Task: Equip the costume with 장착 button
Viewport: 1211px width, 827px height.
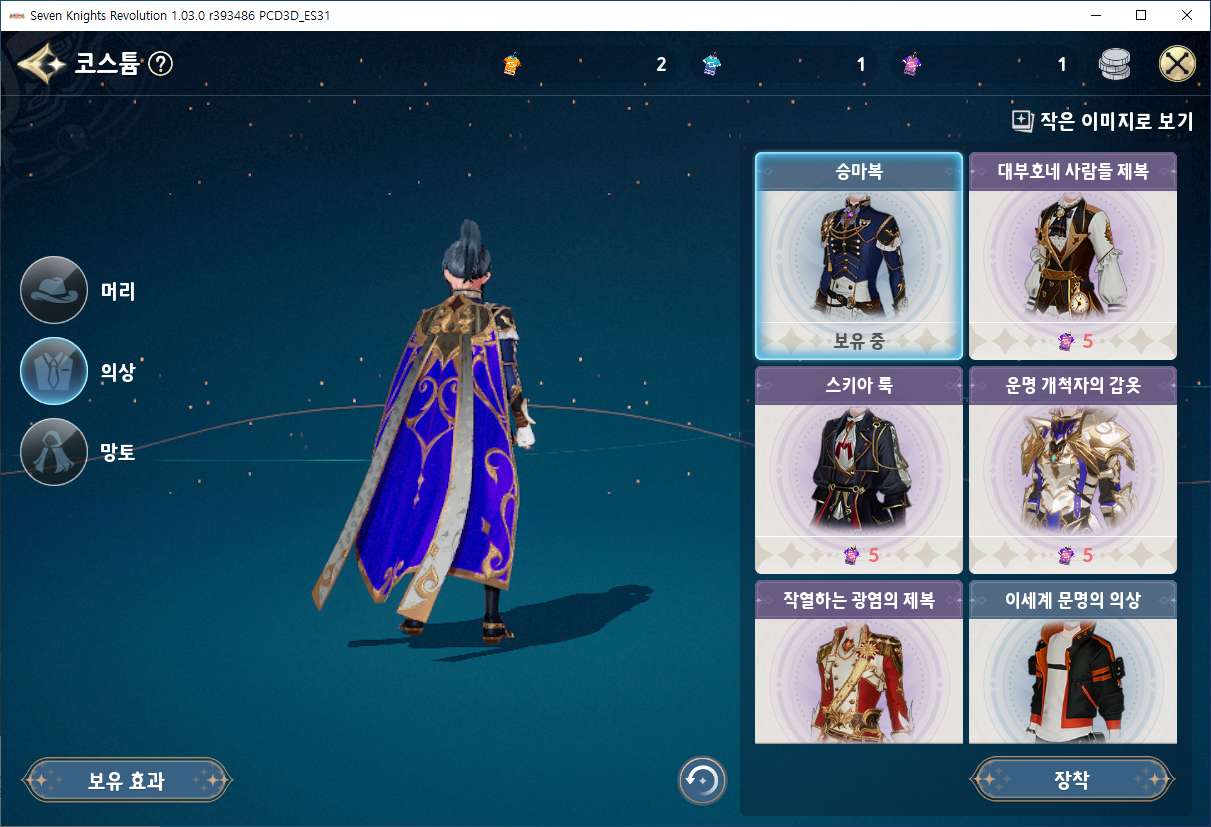Action: click(x=1072, y=780)
